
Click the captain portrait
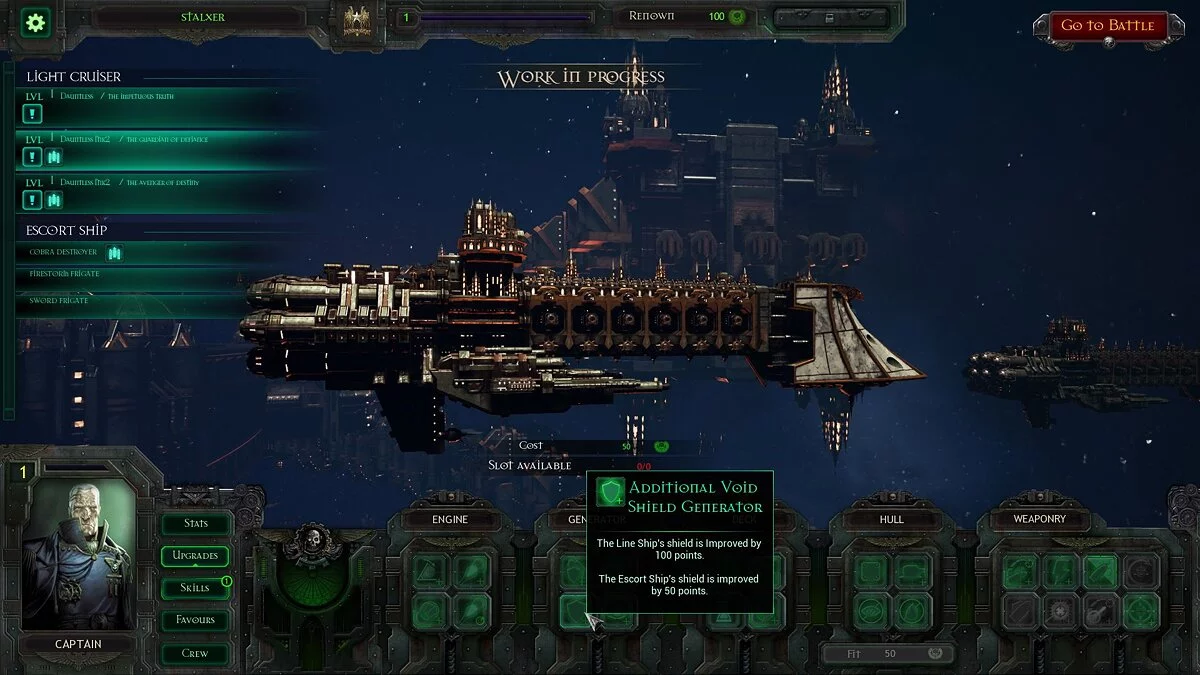[79, 555]
